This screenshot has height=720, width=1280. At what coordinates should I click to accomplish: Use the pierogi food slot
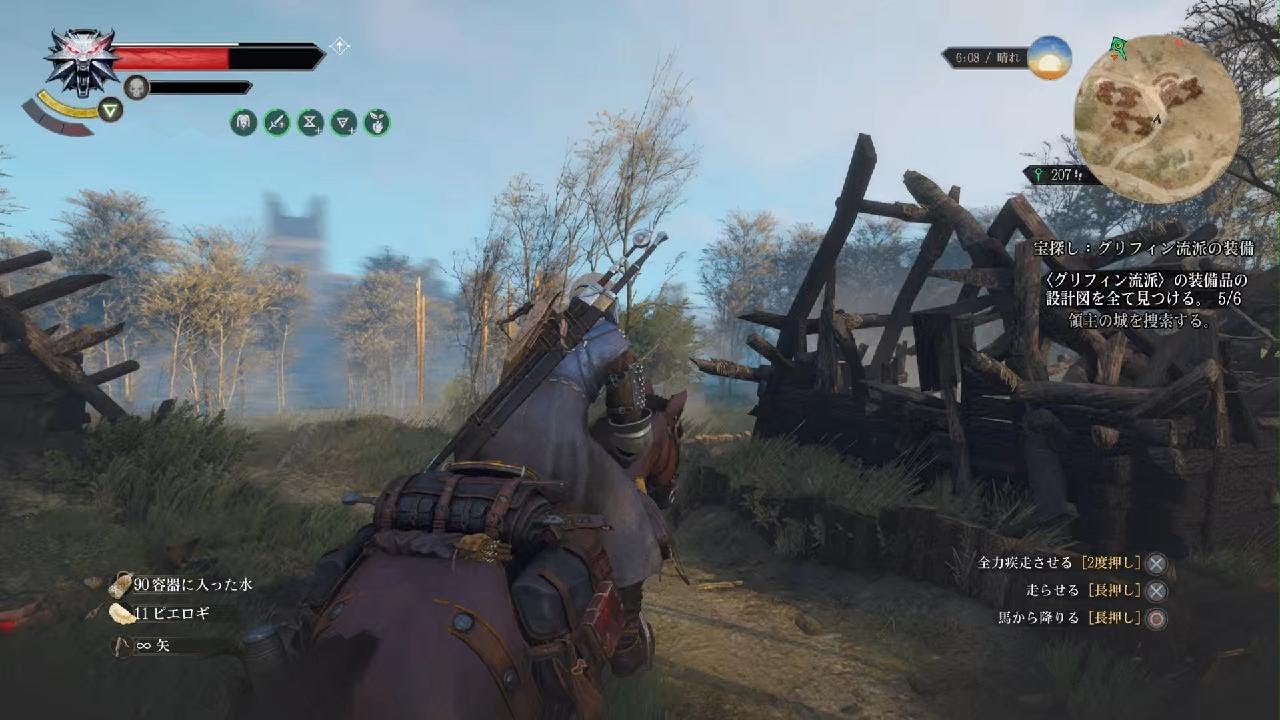click(121, 614)
